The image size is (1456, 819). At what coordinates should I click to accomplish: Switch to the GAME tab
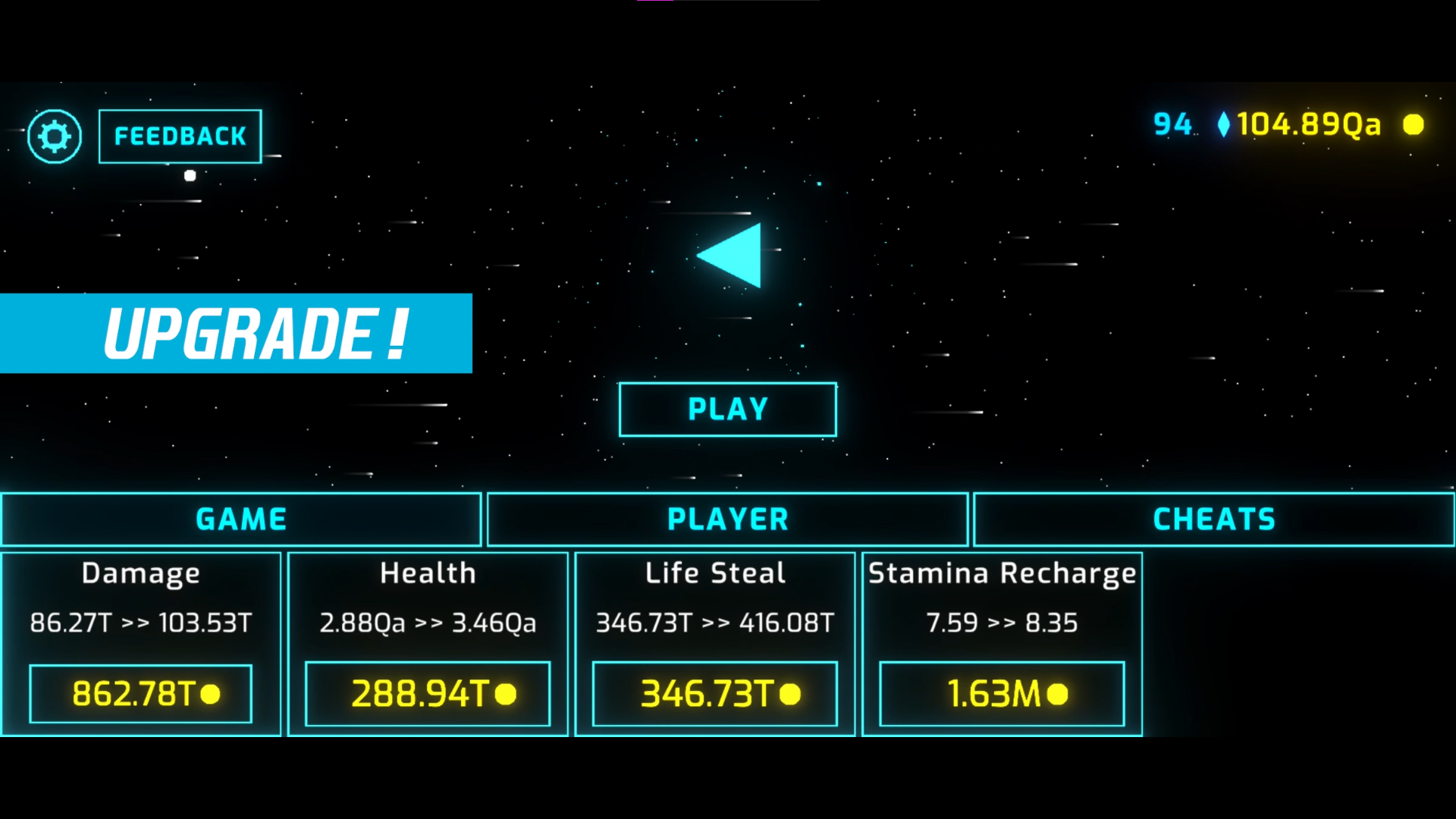tap(240, 519)
